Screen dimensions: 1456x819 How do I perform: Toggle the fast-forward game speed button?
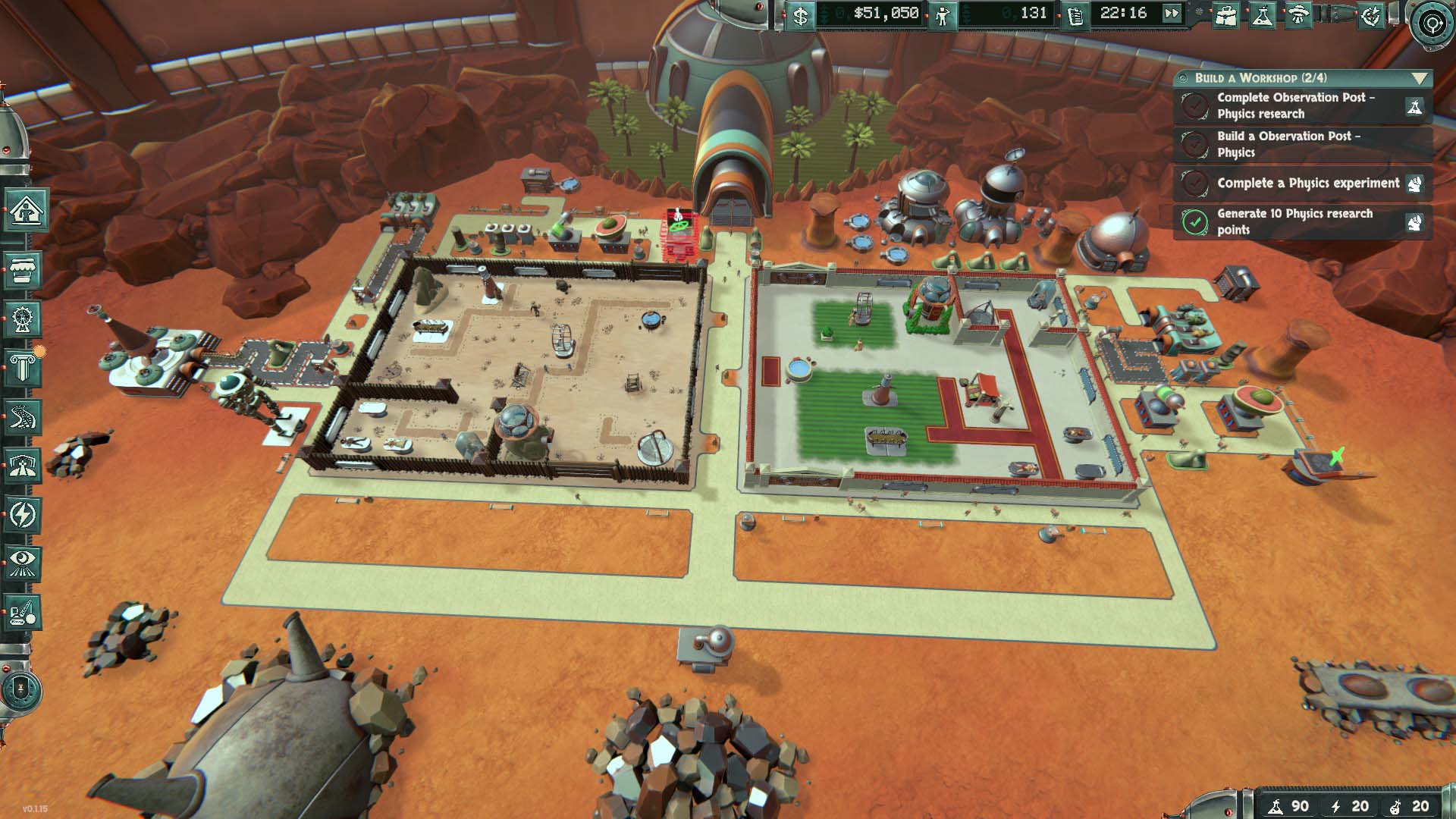coord(1172,14)
